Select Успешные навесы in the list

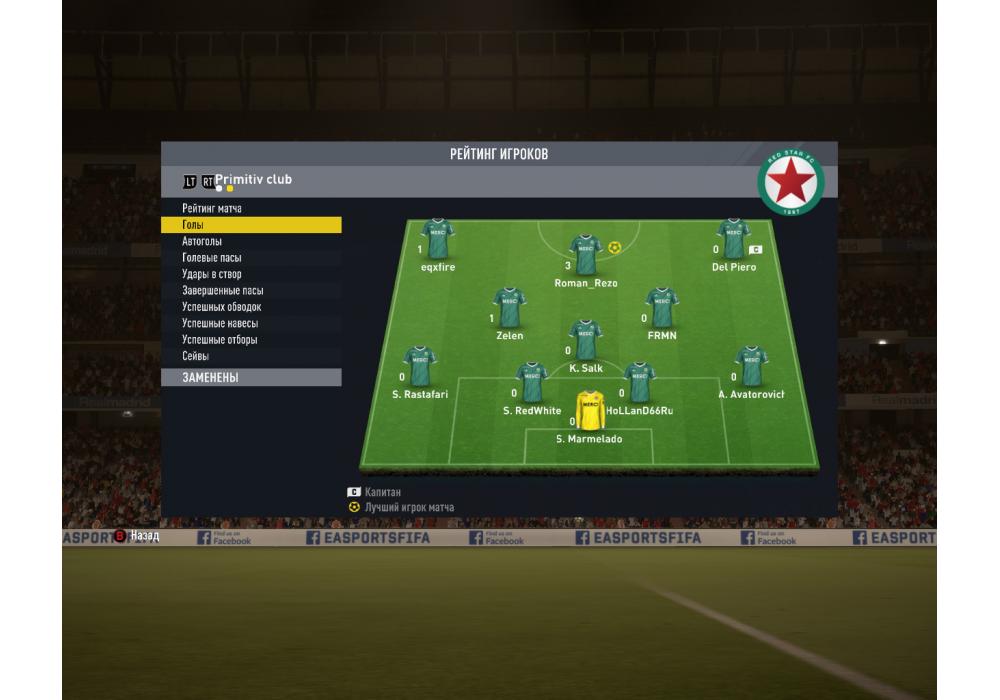[220, 323]
